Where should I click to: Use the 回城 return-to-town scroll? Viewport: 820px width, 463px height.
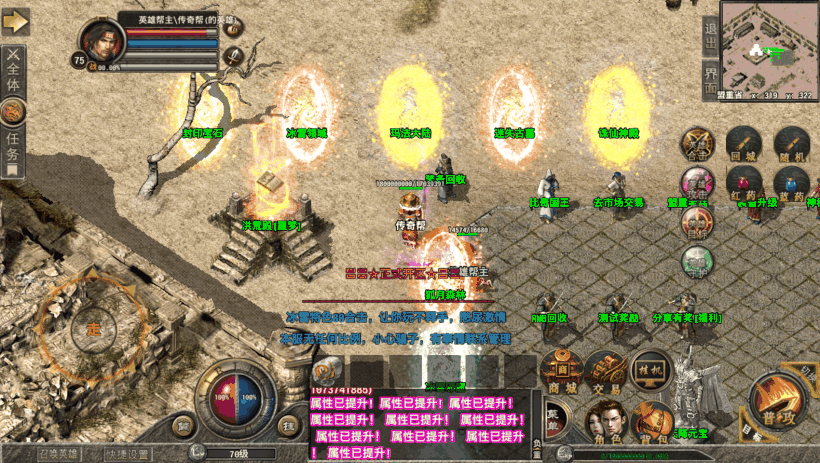(x=742, y=145)
